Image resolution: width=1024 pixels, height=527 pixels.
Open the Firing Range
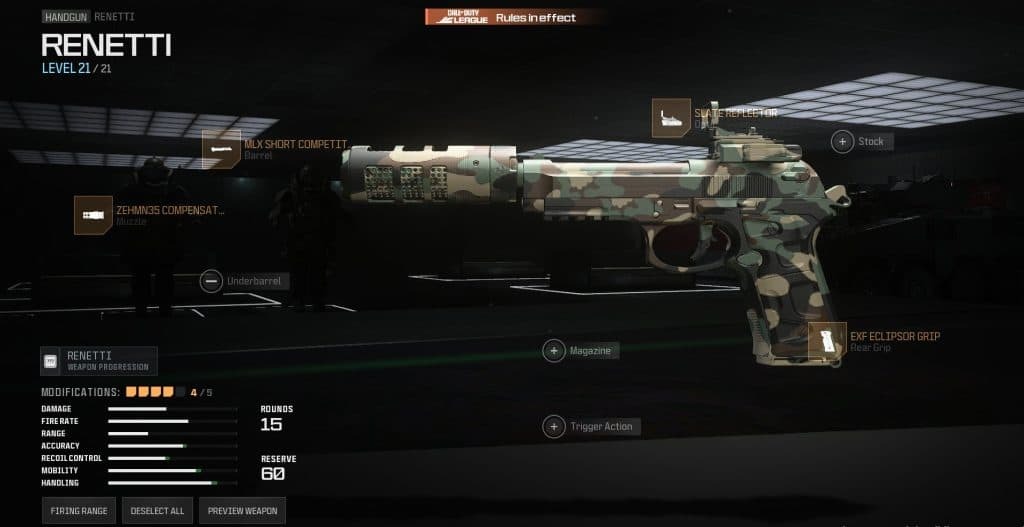[79, 510]
